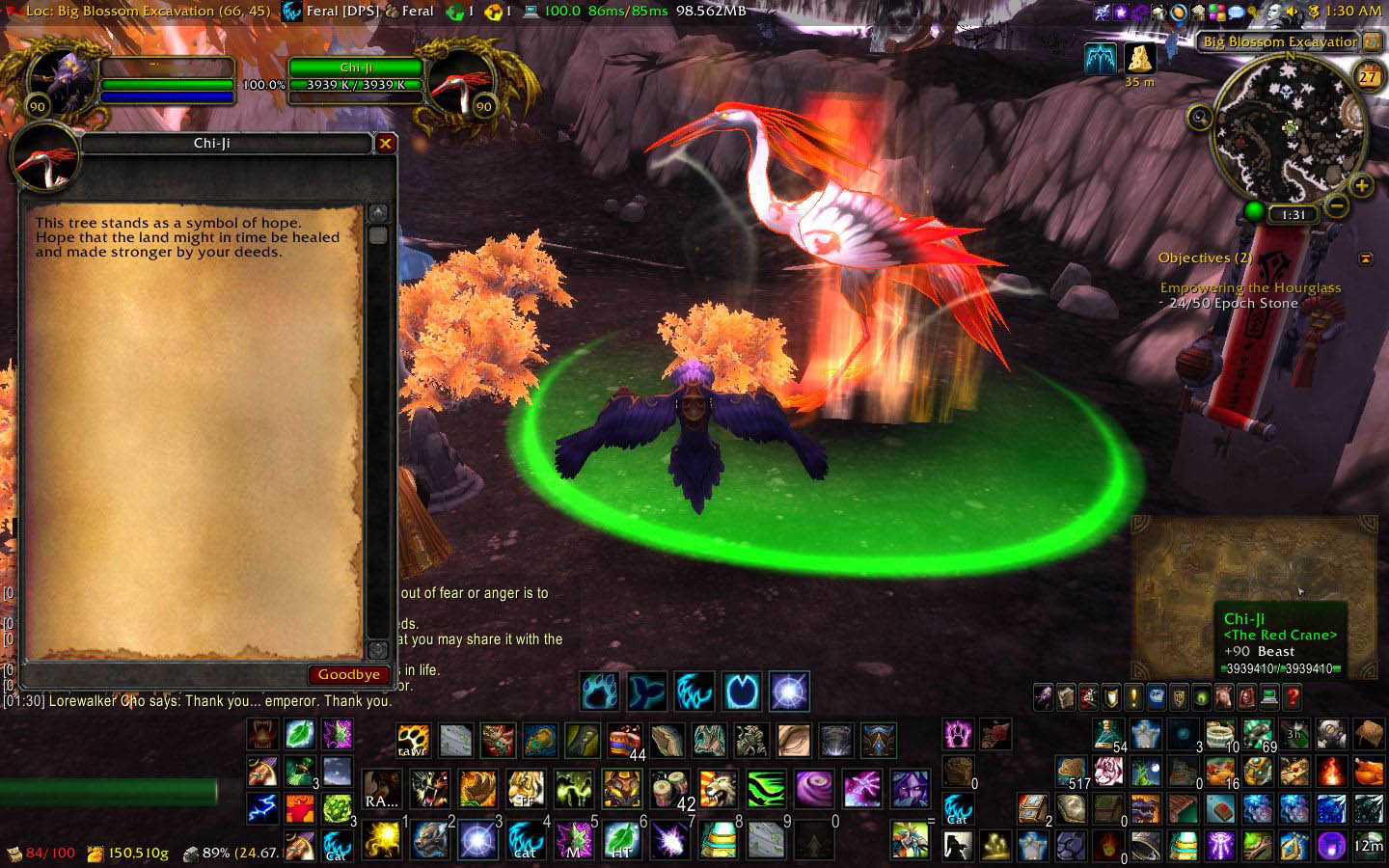Select the blue paw stance button
1389x868 pixels.
(x=599, y=692)
